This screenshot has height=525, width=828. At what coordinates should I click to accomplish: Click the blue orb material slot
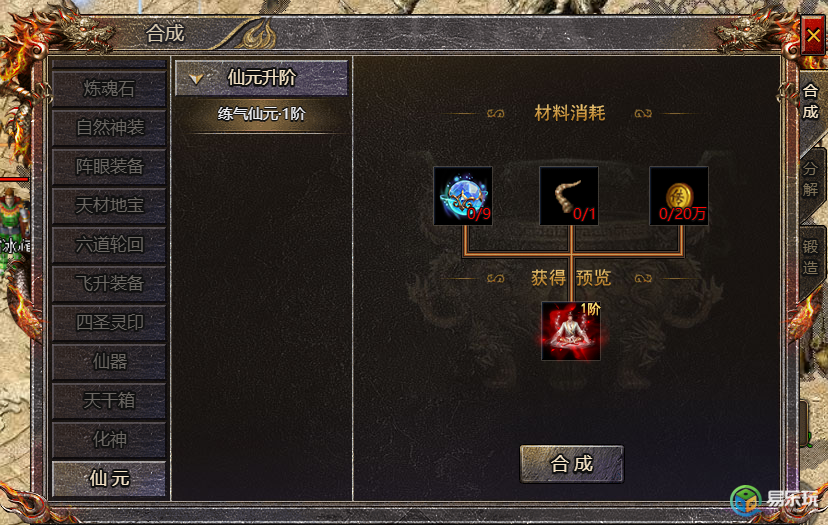462,196
